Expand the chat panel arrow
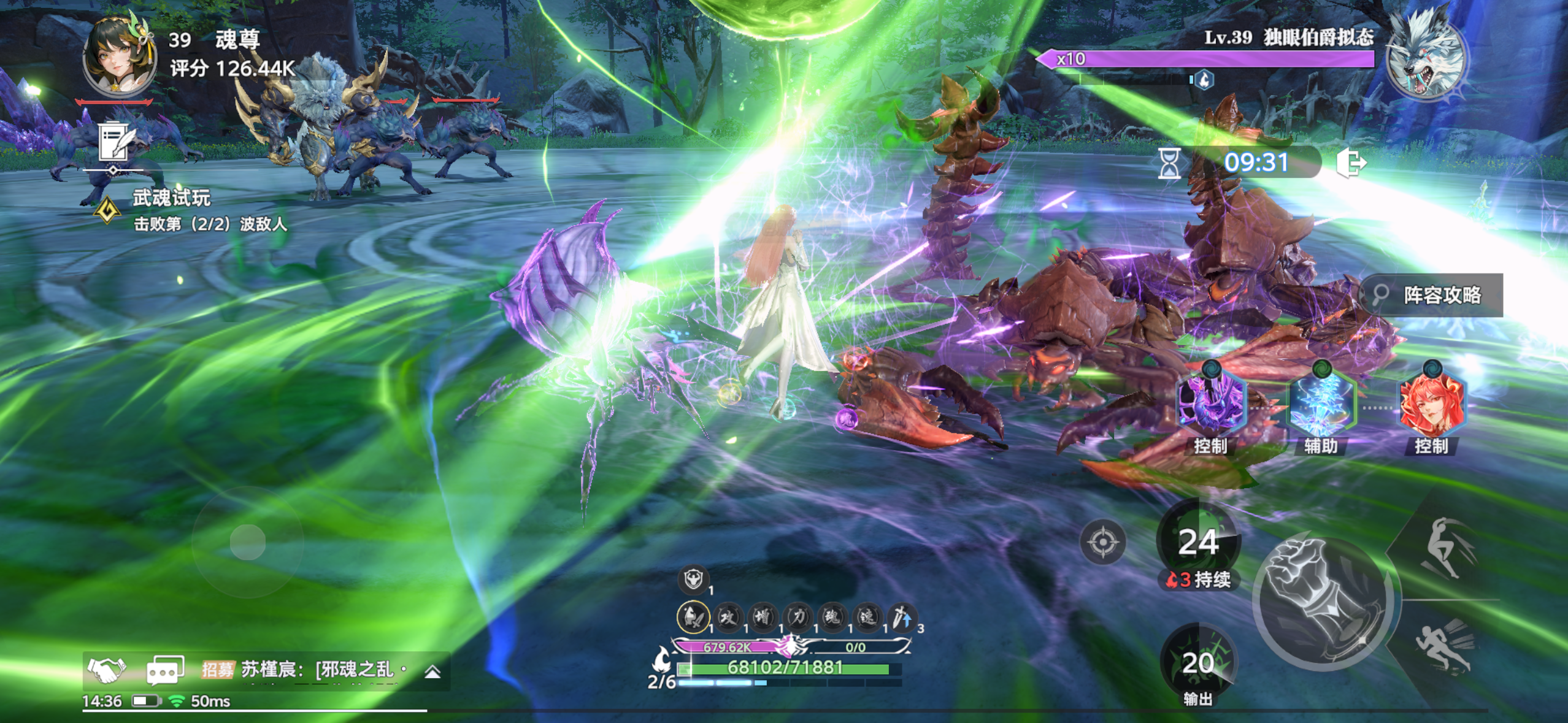The width and height of the screenshot is (1568, 723). [432, 671]
